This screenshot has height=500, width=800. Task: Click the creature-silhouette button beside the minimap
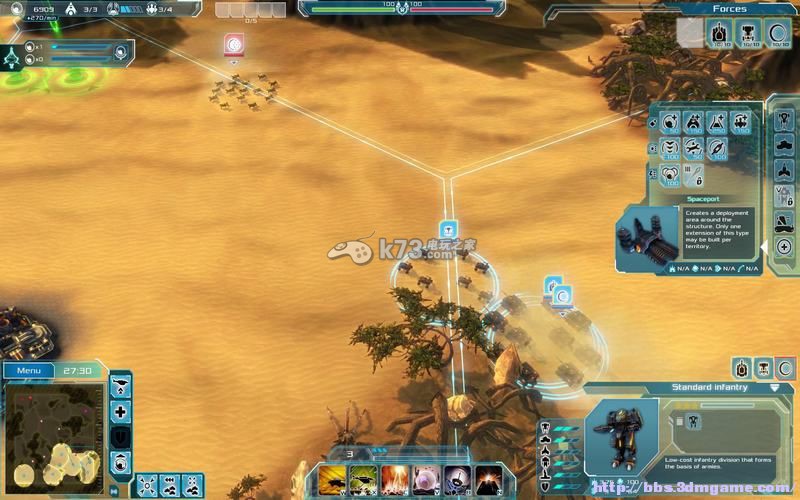(x=121, y=386)
